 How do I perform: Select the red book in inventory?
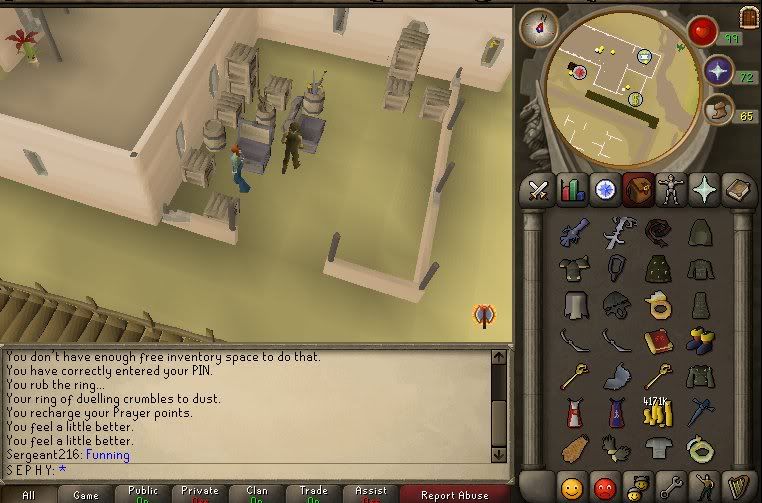pos(658,341)
